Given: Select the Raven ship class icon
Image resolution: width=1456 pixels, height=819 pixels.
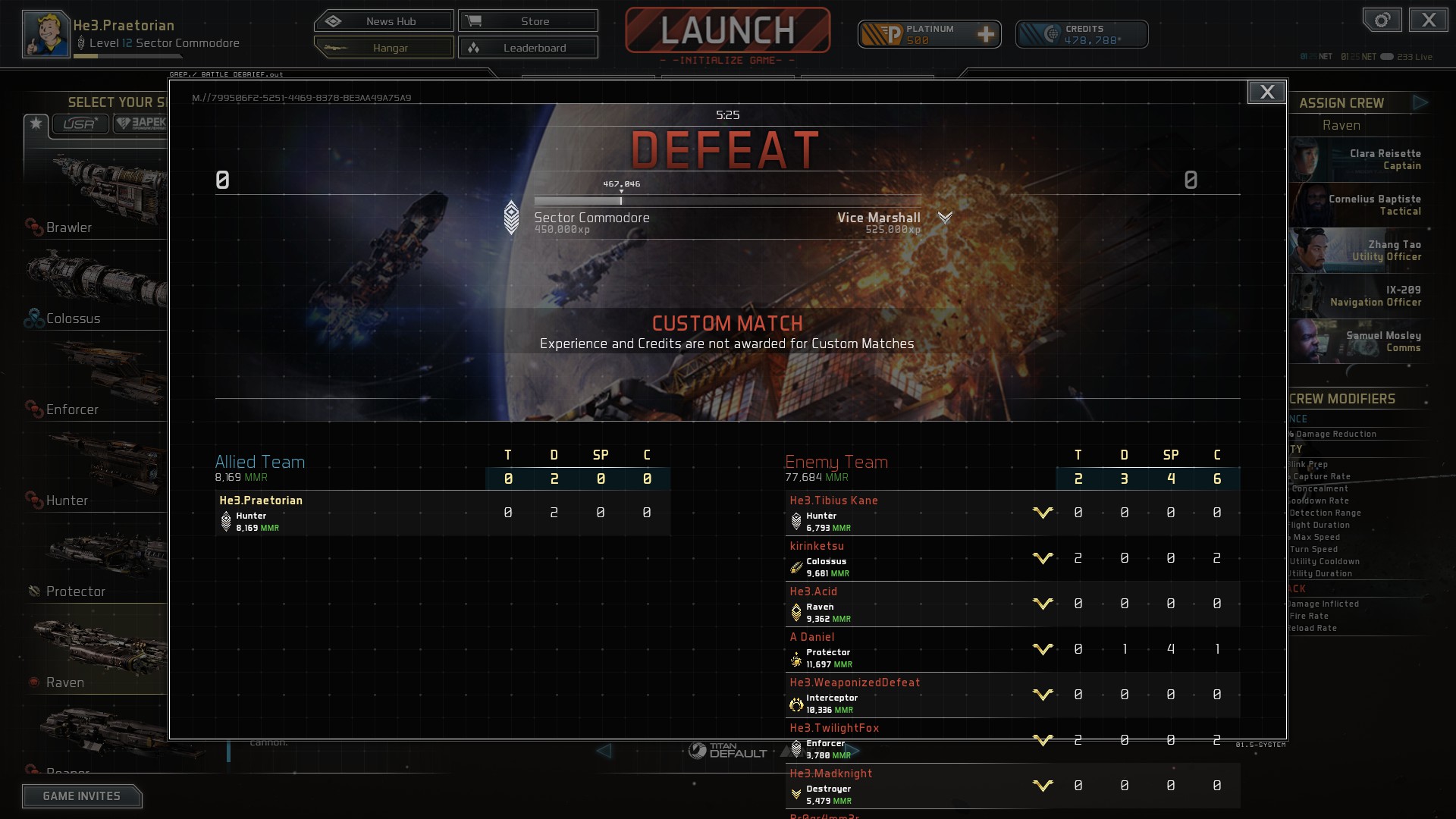Looking at the screenshot, I should pyautogui.click(x=33, y=682).
